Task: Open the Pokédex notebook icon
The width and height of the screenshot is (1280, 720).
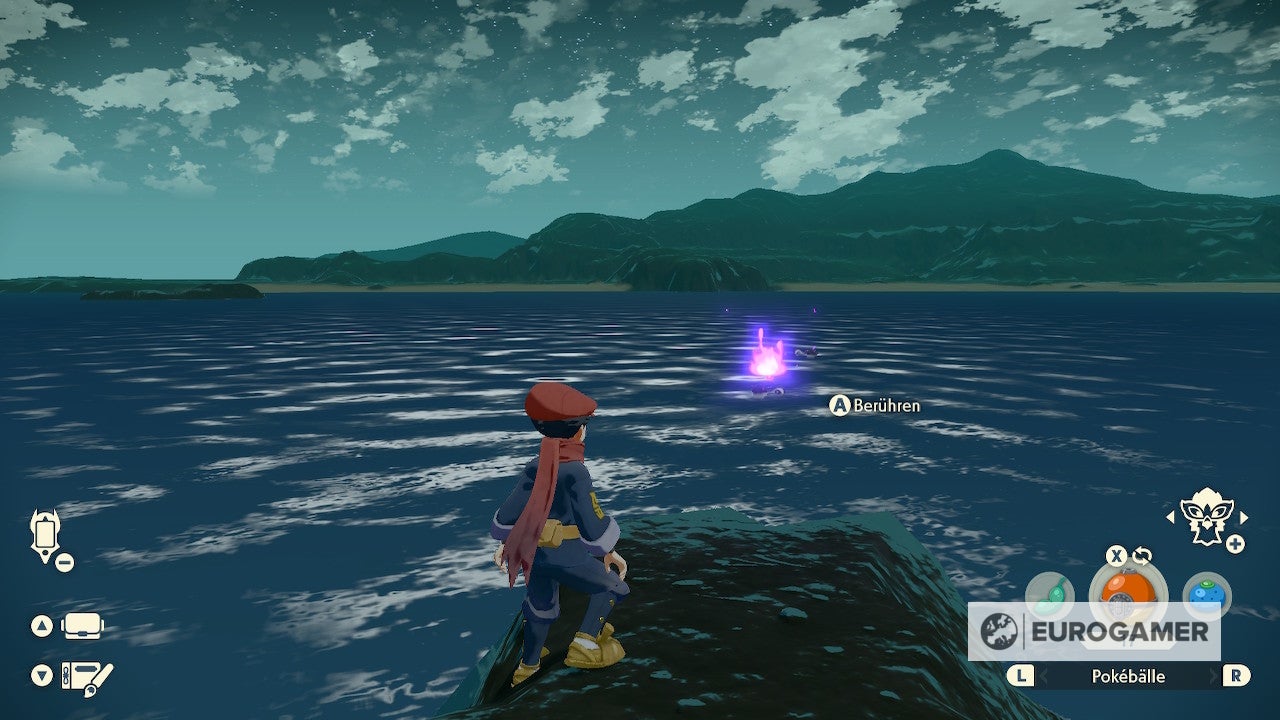Action: [x=87, y=675]
